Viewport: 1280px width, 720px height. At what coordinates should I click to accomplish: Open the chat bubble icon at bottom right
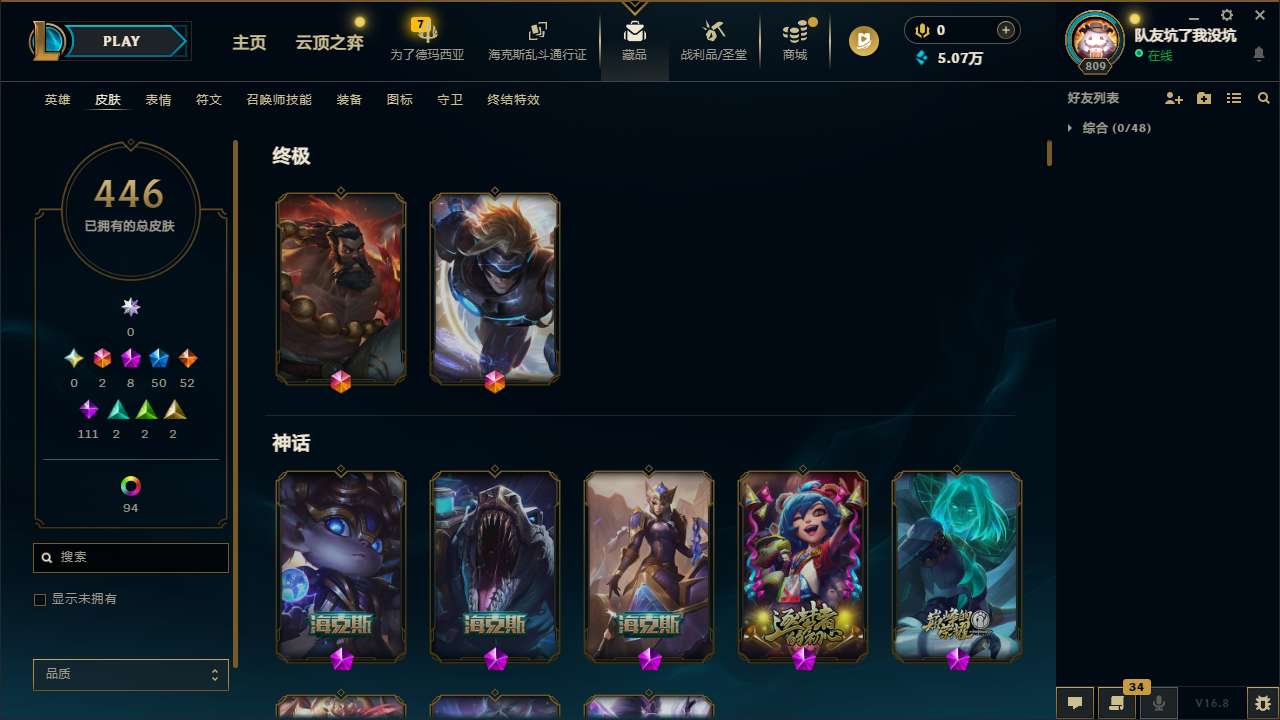(x=1075, y=703)
